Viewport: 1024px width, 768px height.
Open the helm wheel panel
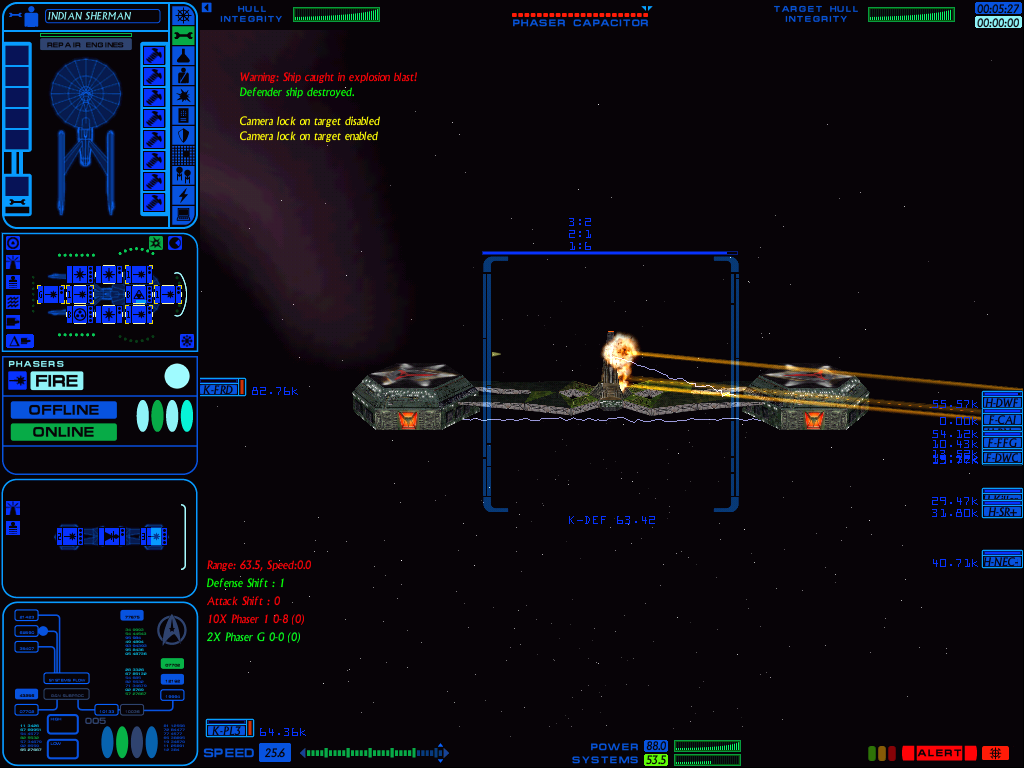183,15
